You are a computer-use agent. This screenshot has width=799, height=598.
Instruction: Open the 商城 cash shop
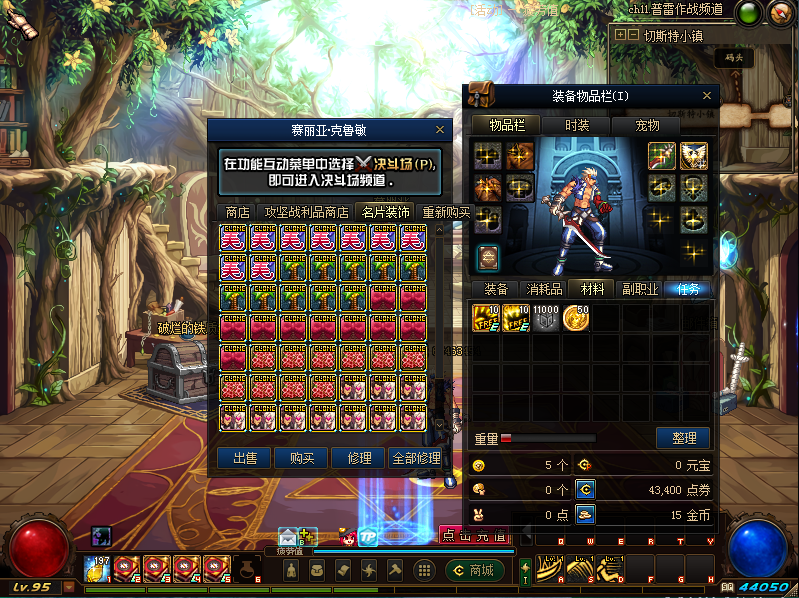[473, 570]
